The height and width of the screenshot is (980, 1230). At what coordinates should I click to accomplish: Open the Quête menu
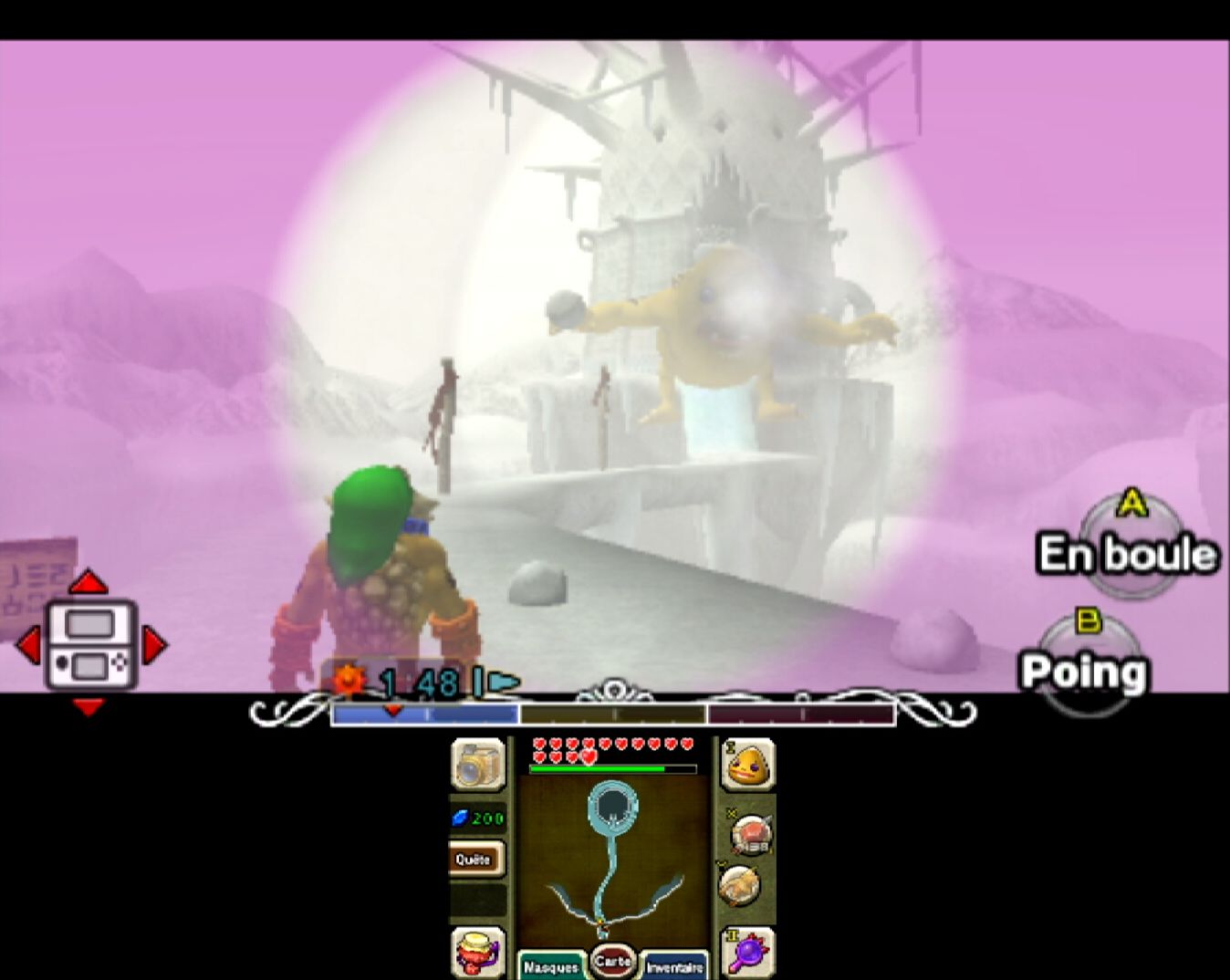[474, 859]
